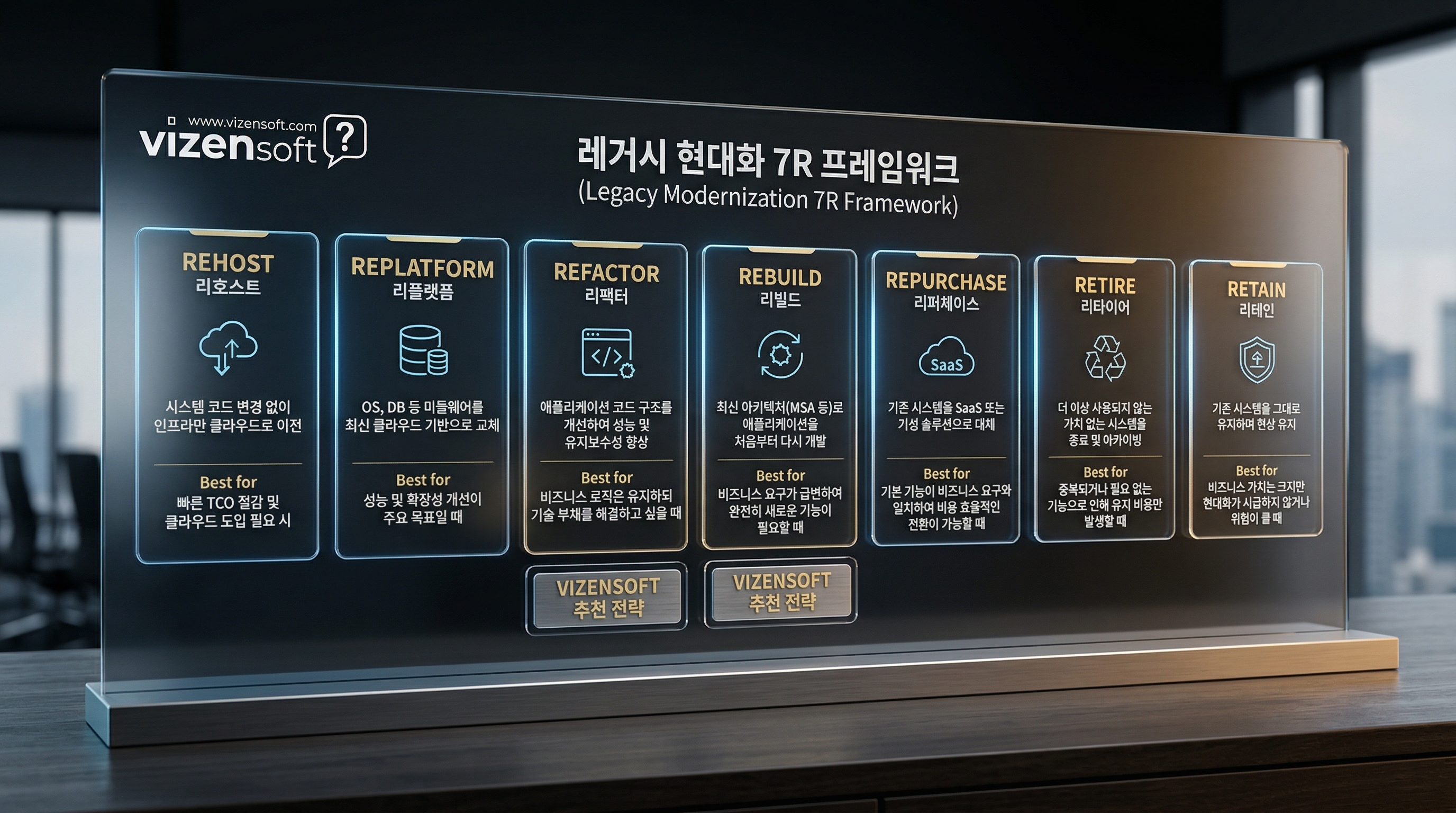Click the VIZENSOFT badge beneath the REFACTOR card
1456x813 pixels.
607,597
